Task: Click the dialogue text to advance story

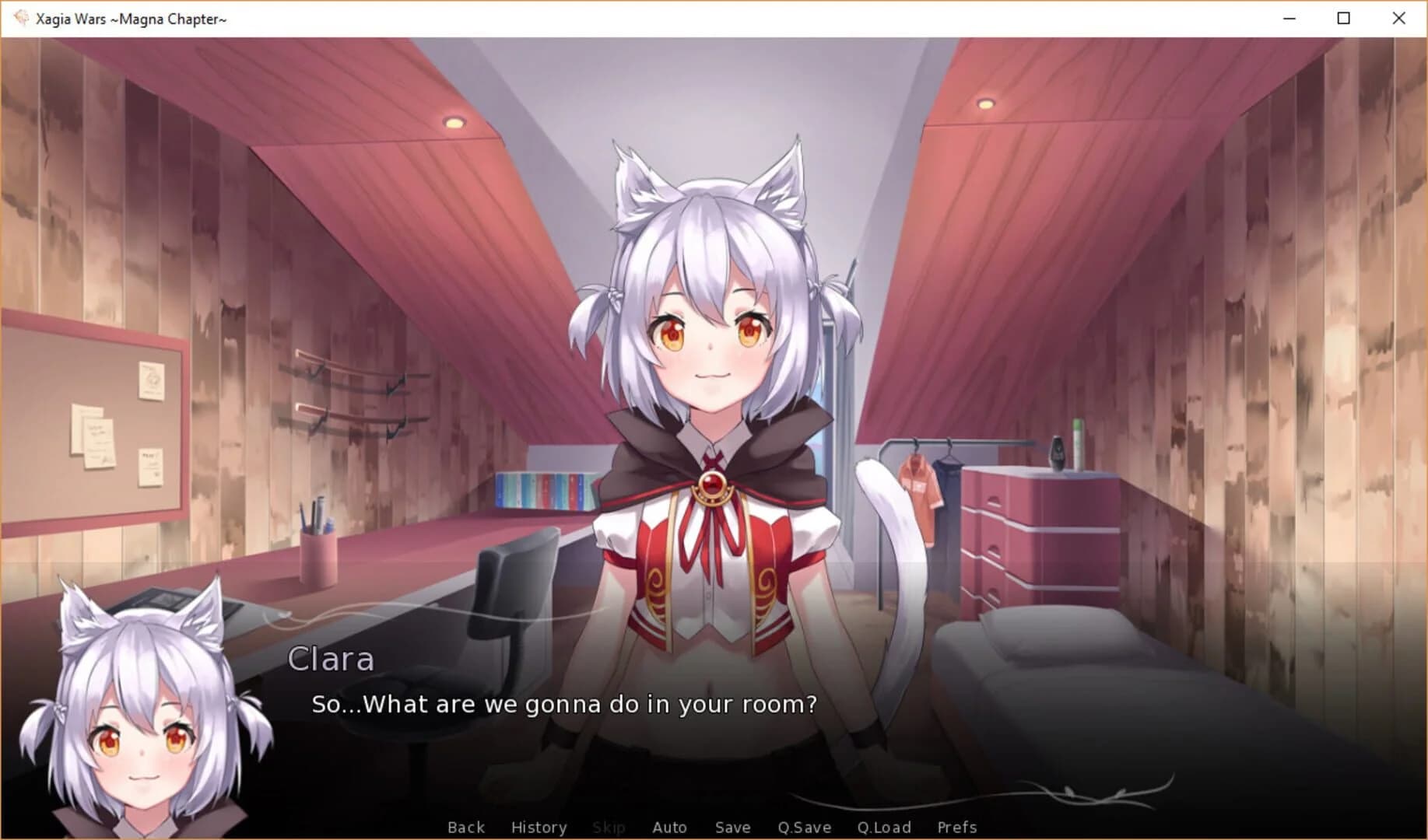Action: [x=565, y=705]
